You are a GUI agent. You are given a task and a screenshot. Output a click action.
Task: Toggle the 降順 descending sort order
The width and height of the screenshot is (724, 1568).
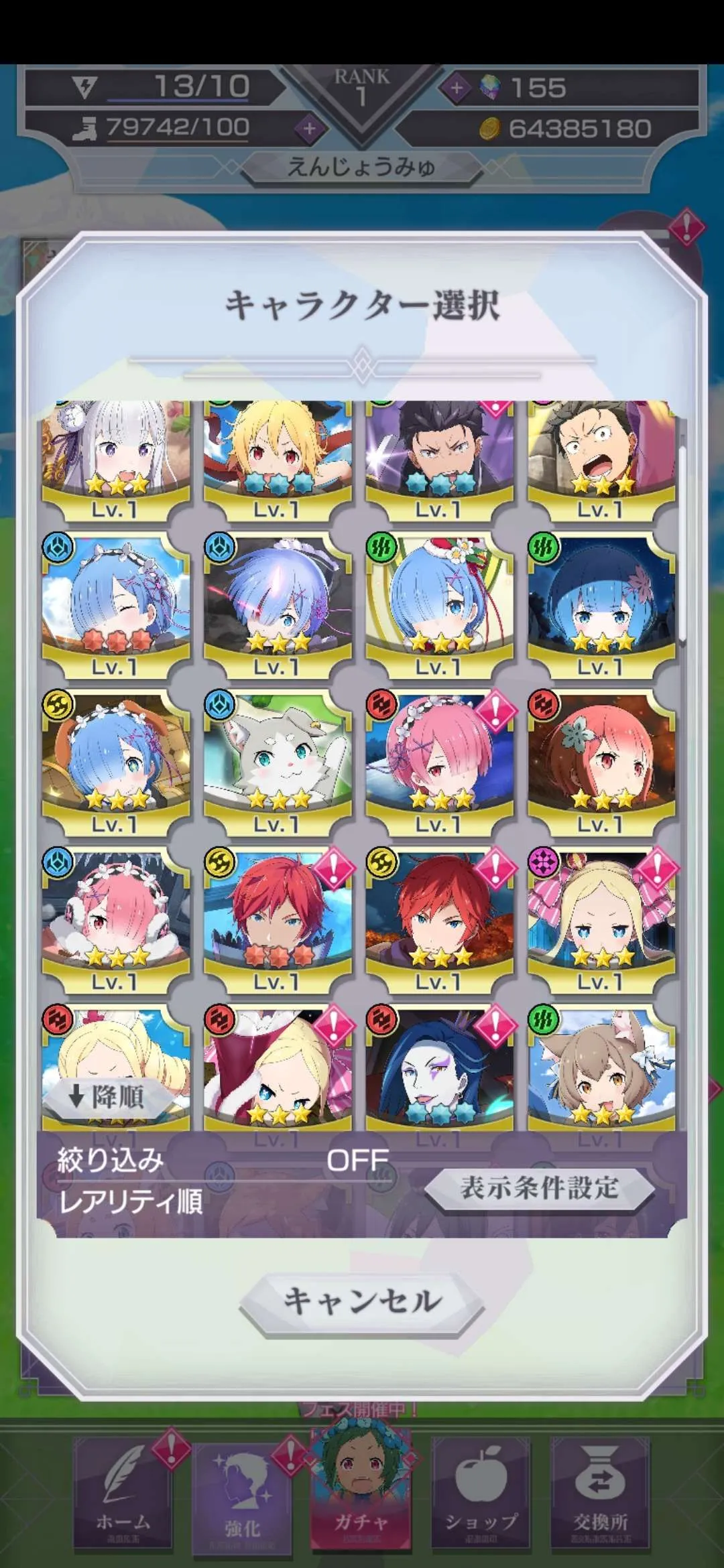coord(107,1097)
